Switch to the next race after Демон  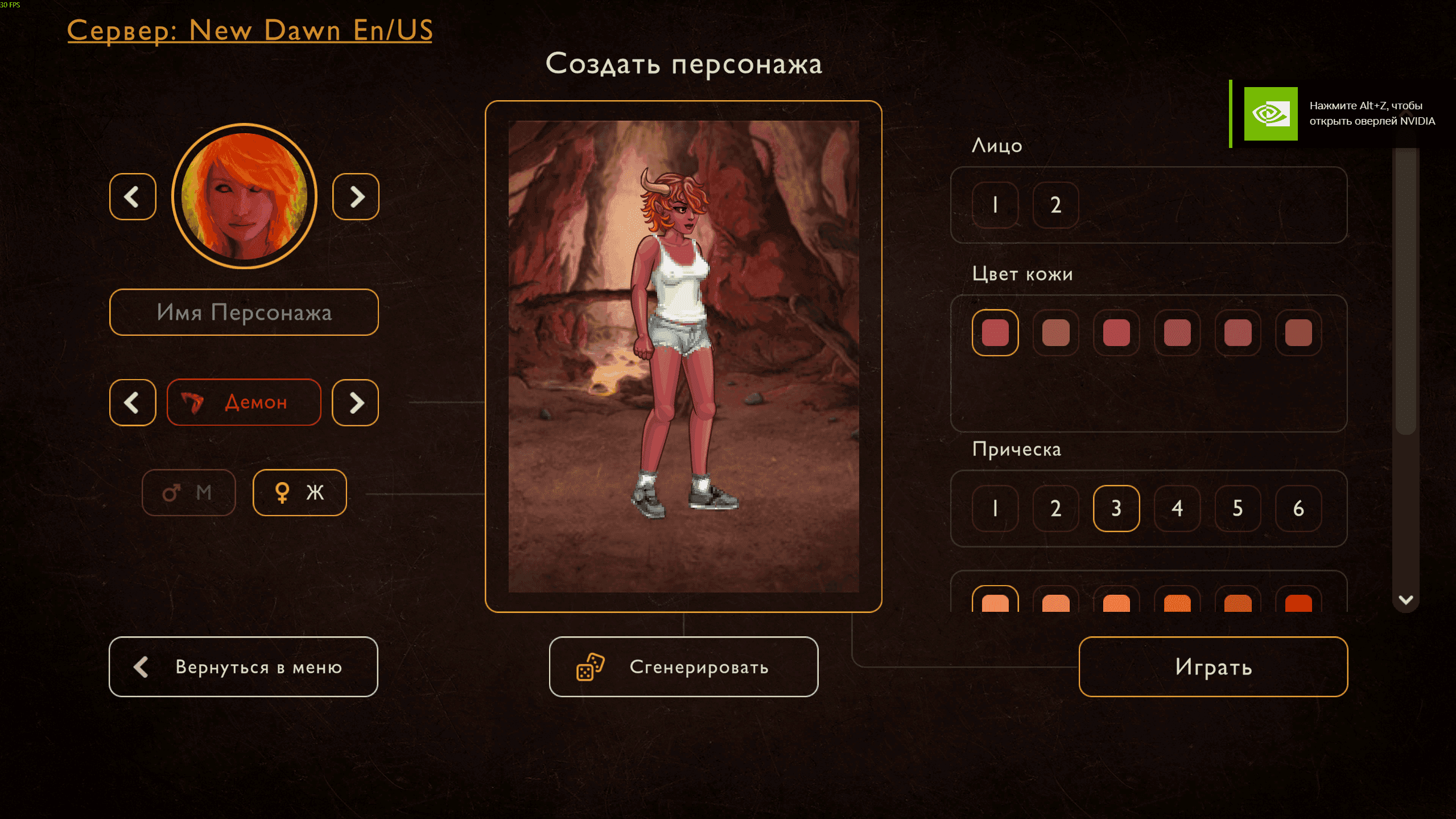(x=356, y=403)
